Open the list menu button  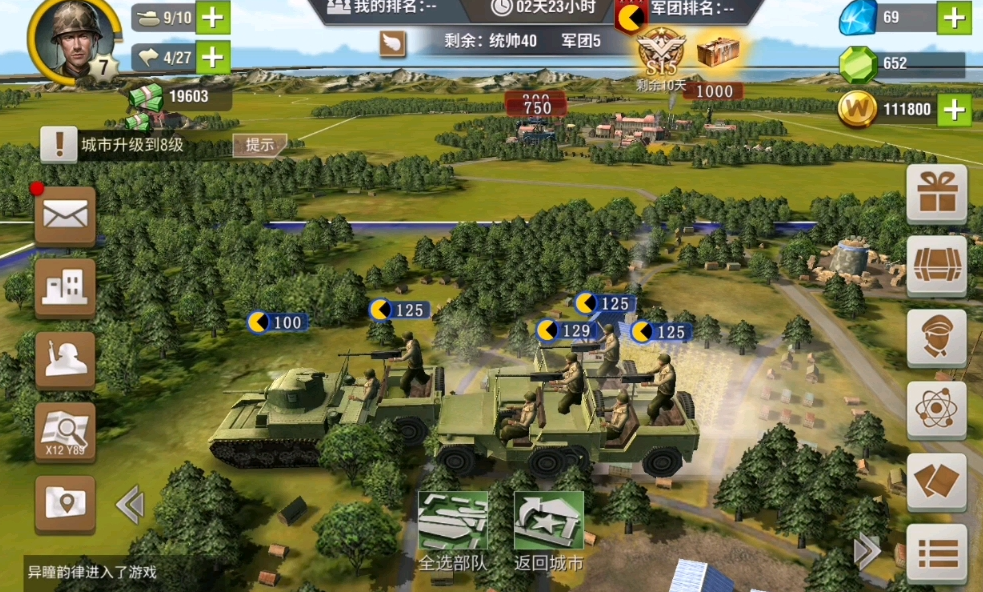[937, 553]
